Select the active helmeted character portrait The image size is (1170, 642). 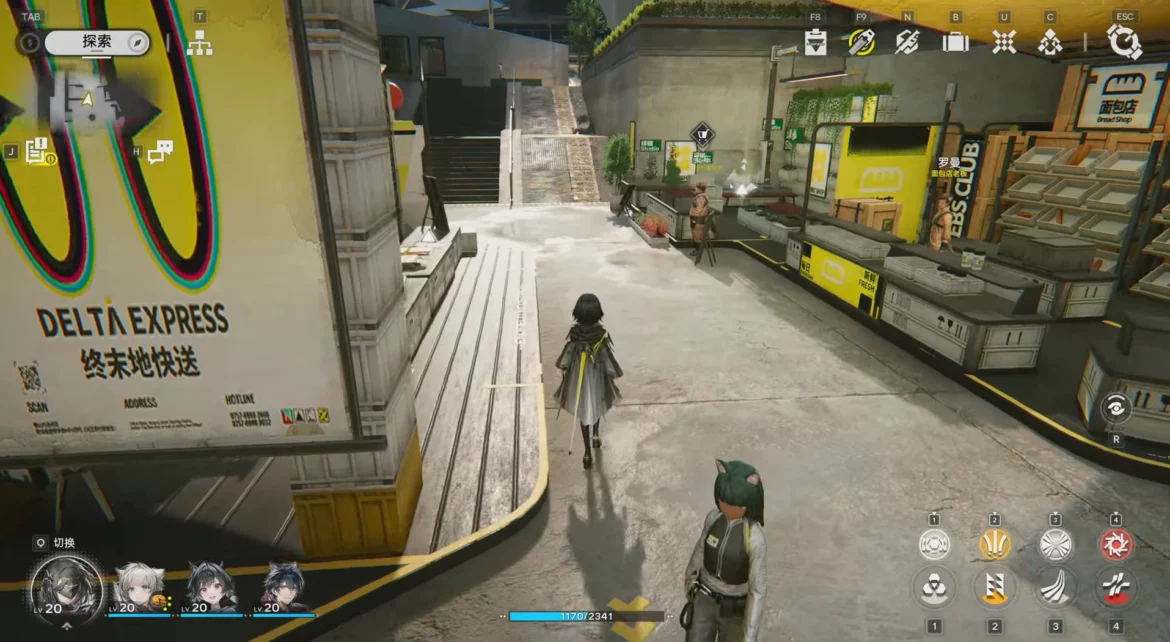coord(66,585)
